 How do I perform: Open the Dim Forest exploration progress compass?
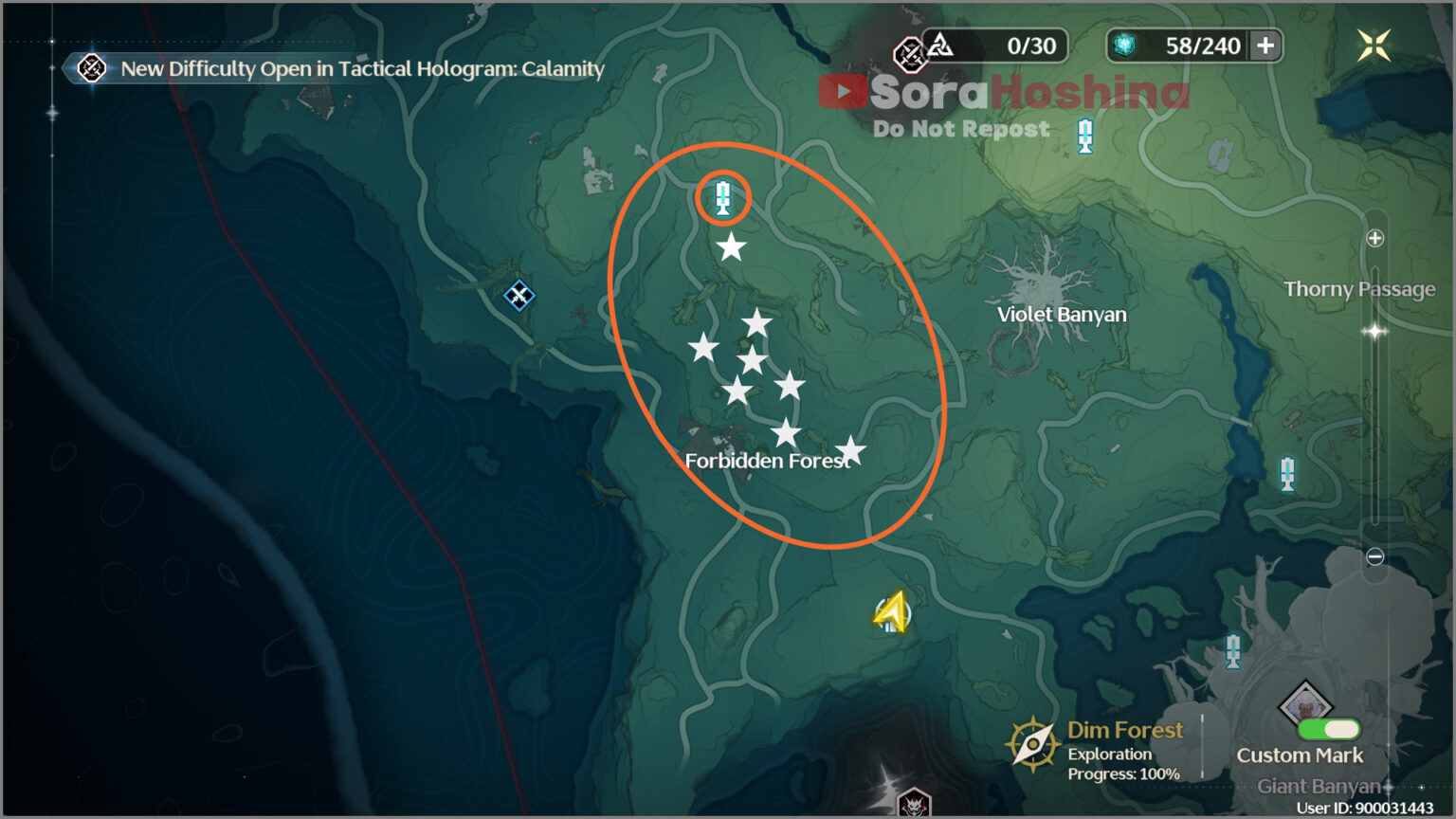[1031, 744]
